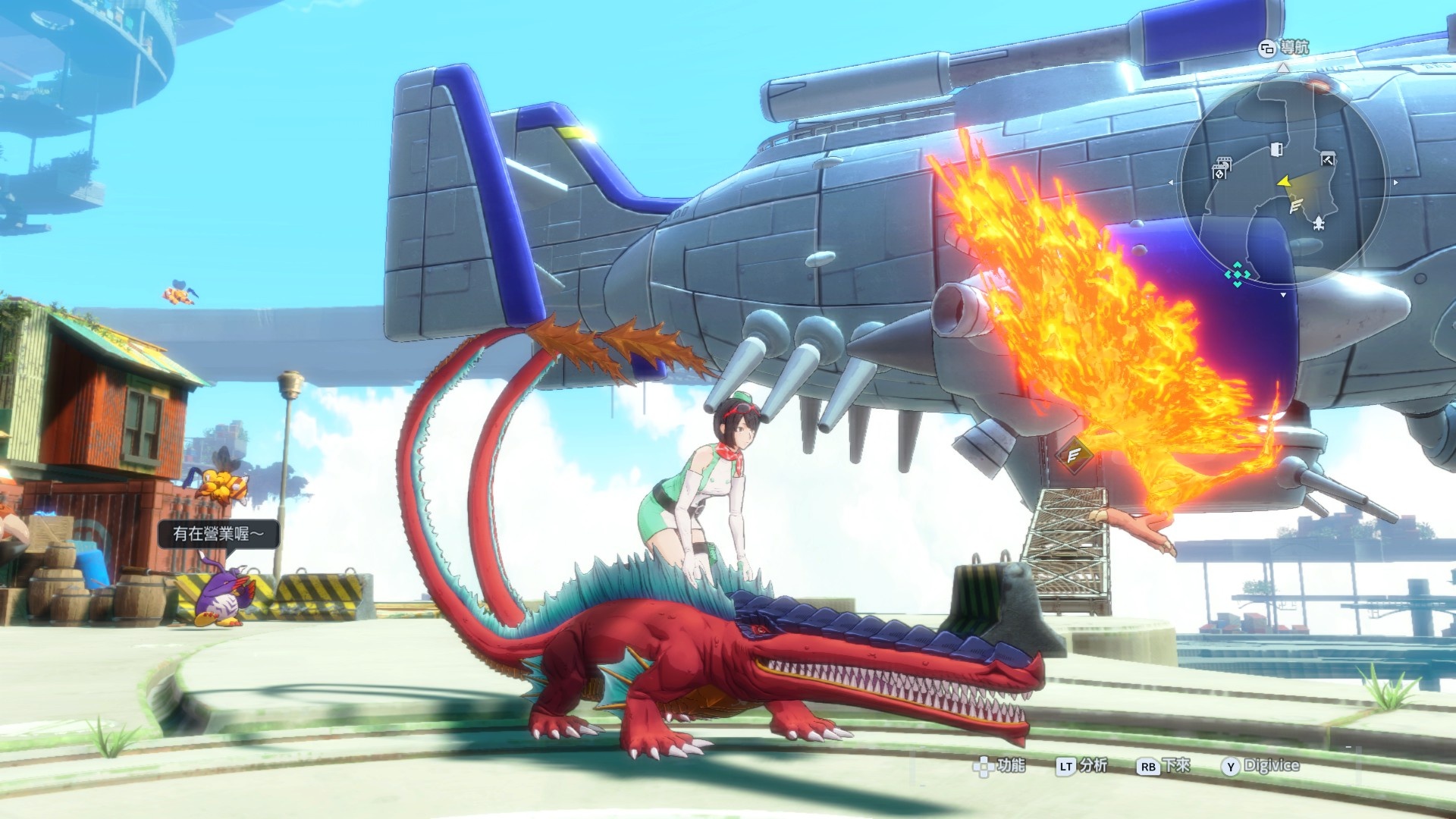
Task: Click the teal diamond objective marker
Action: tap(1238, 275)
